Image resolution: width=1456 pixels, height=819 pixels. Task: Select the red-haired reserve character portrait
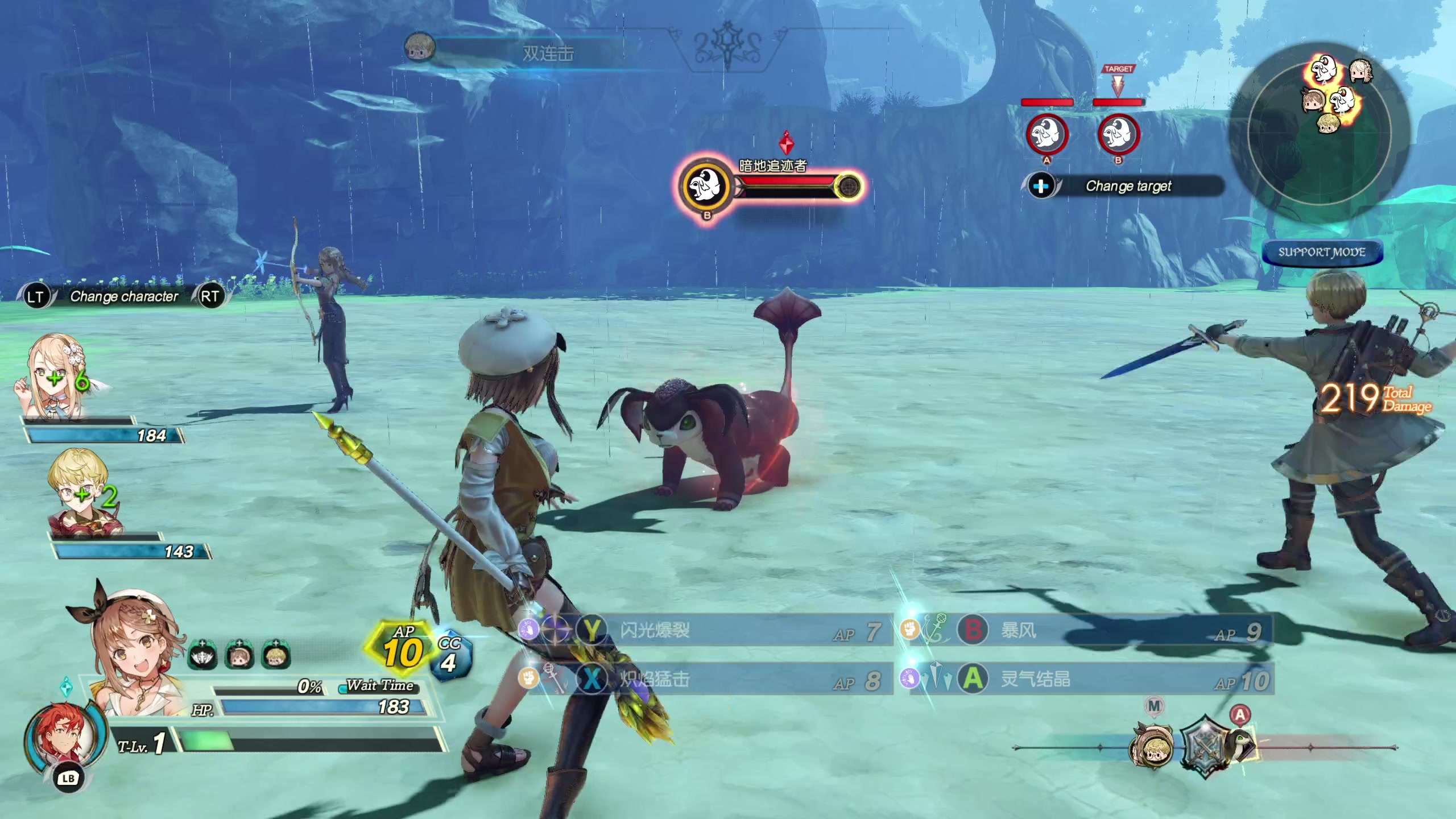click(64, 737)
